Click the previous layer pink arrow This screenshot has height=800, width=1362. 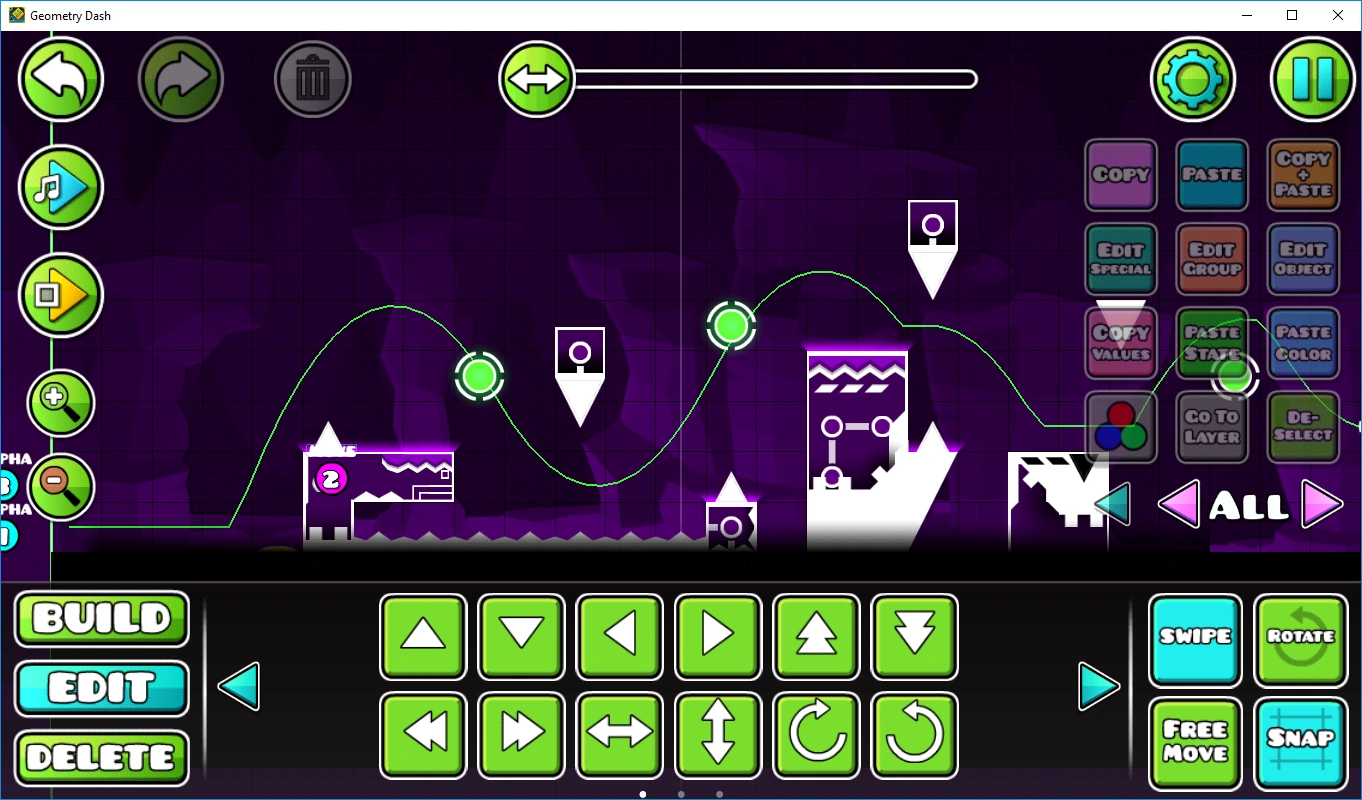(x=1179, y=506)
